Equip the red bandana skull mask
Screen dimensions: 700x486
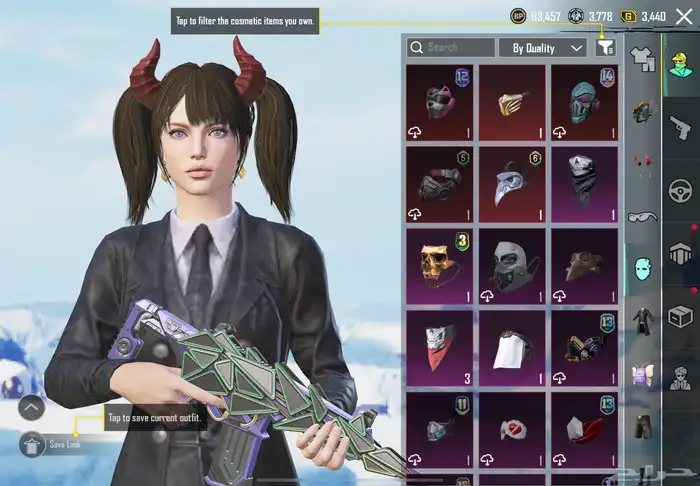coord(440,347)
